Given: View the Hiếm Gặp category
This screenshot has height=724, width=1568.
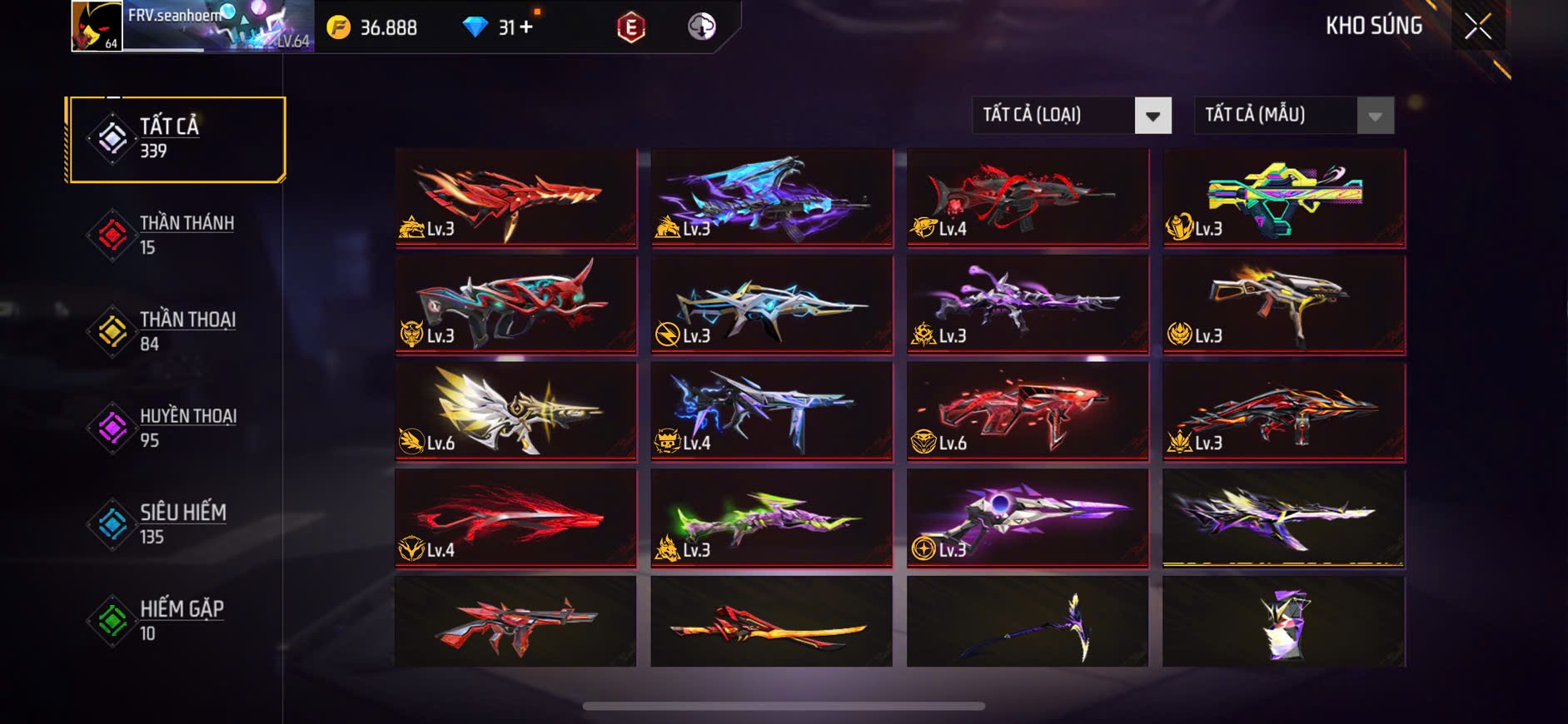Looking at the screenshot, I should click(177, 621).
